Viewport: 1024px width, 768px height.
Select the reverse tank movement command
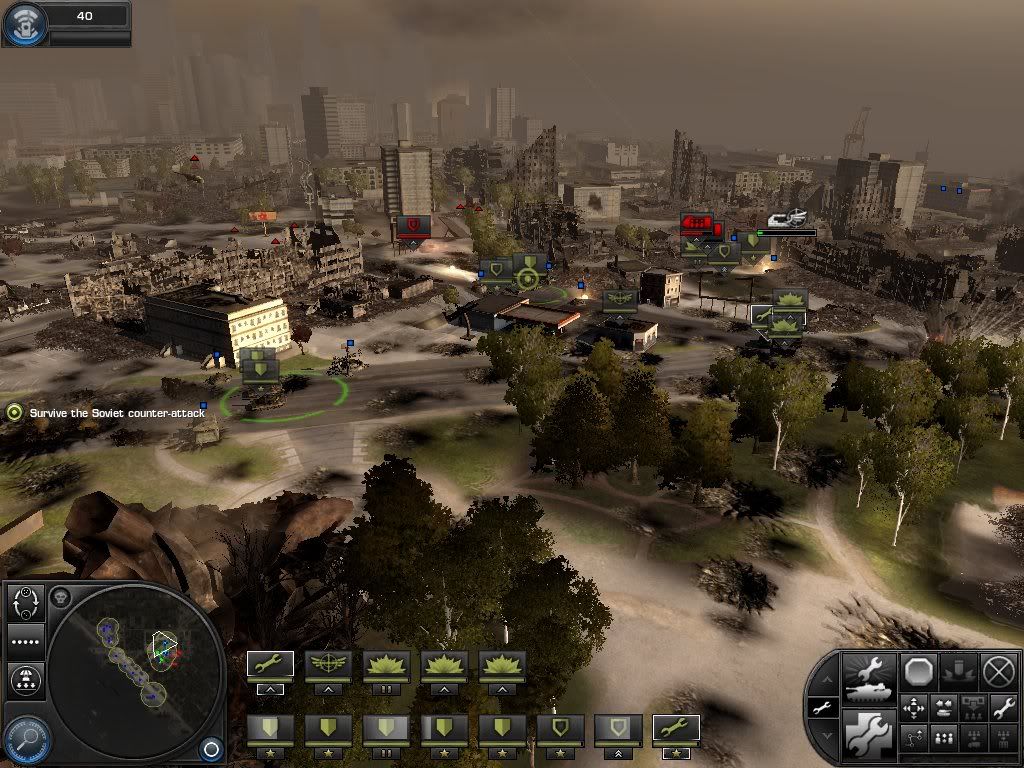(x=944, y=708)
